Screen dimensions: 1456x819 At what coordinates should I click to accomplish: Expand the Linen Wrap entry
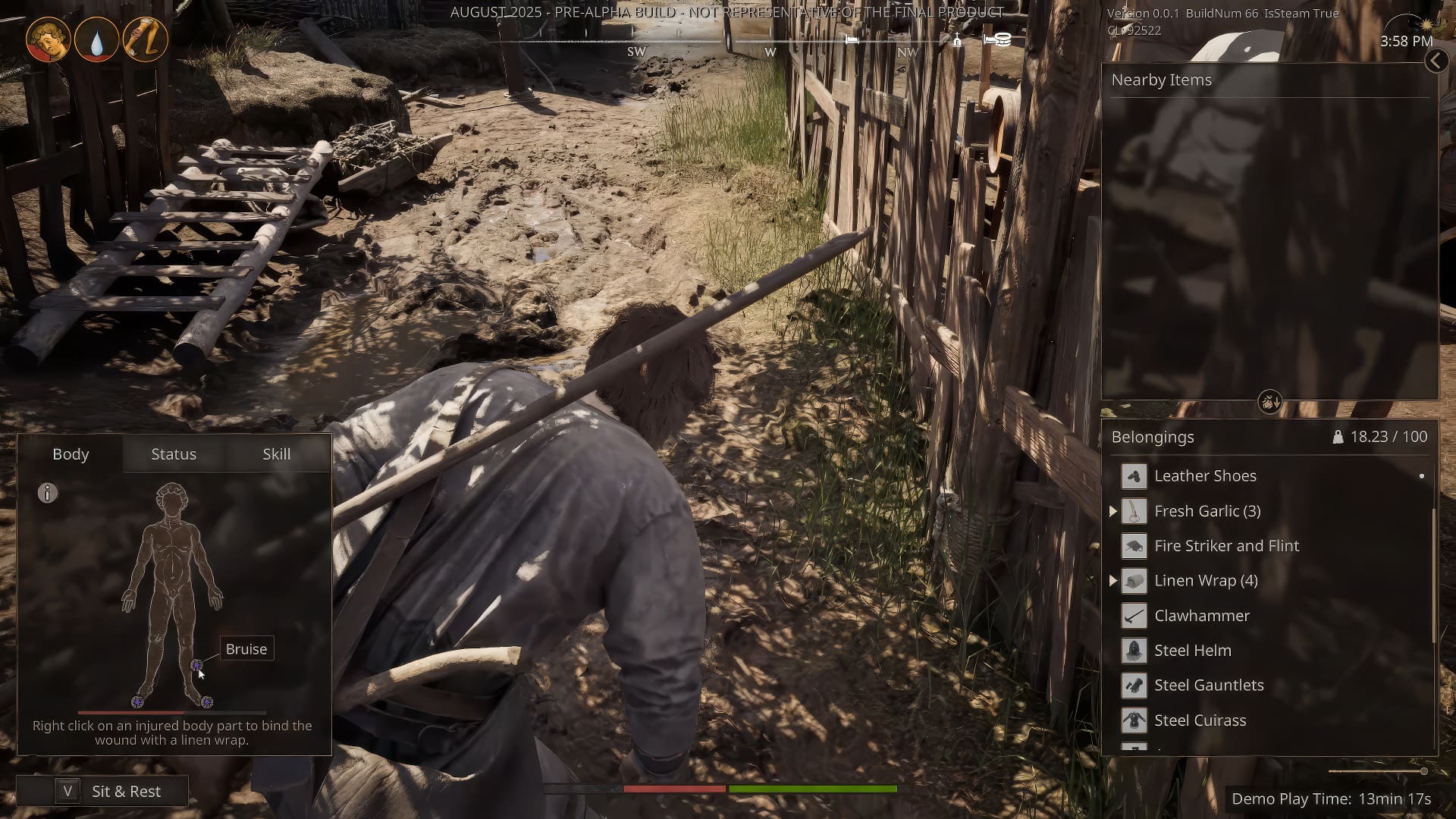click(1112, 581)
